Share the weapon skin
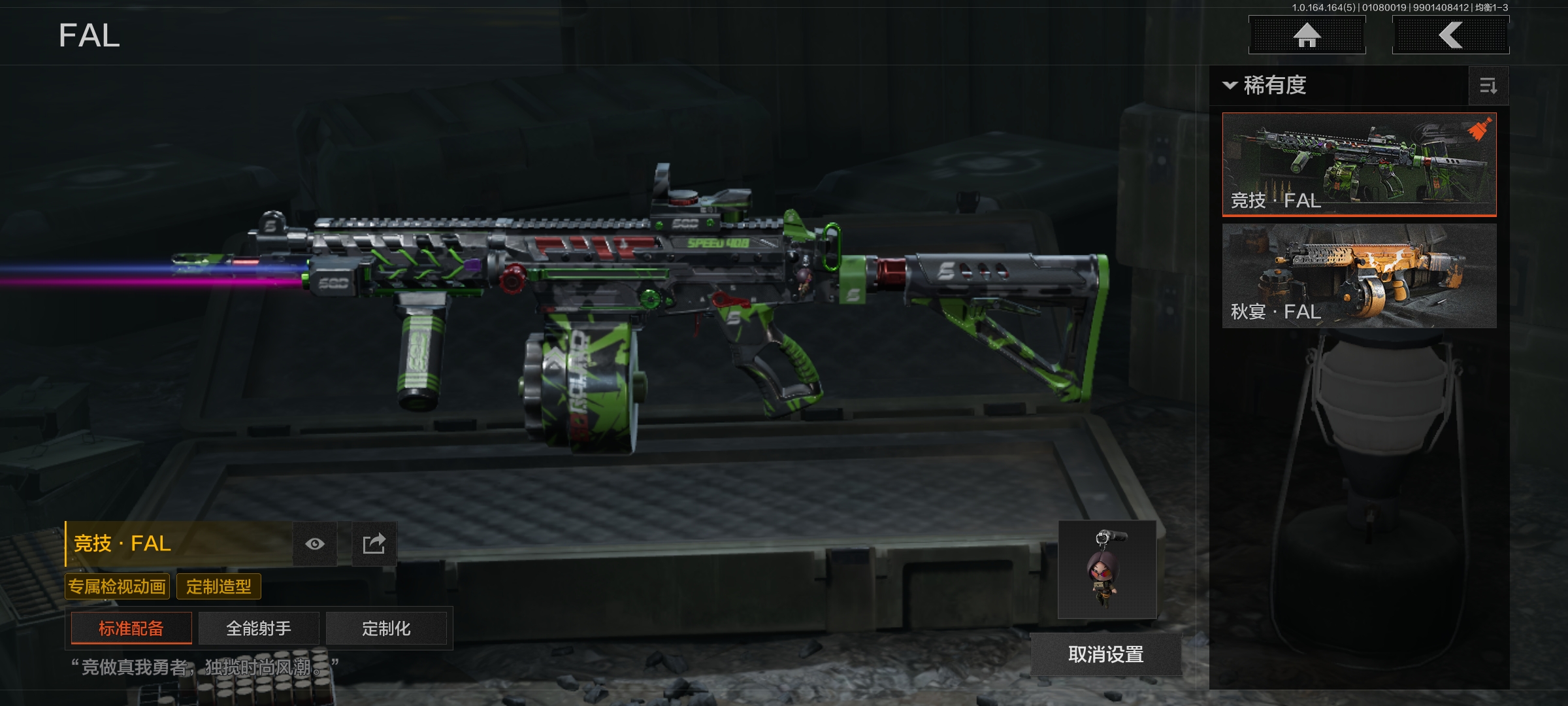Image resolution: width=1568 pixels, height=706 pixels. point(374,544)
